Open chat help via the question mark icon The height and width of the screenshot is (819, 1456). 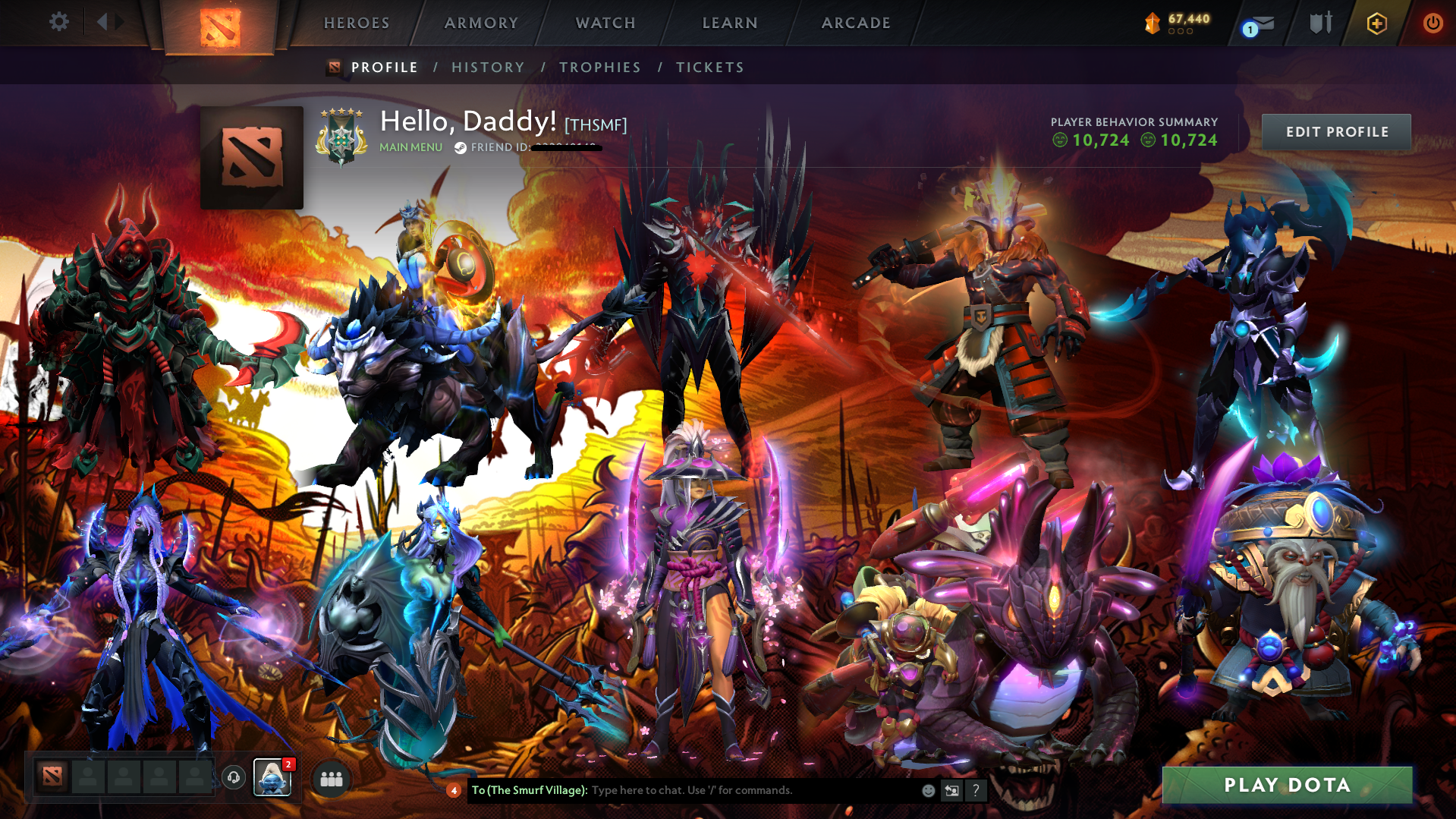coord(976,790)
